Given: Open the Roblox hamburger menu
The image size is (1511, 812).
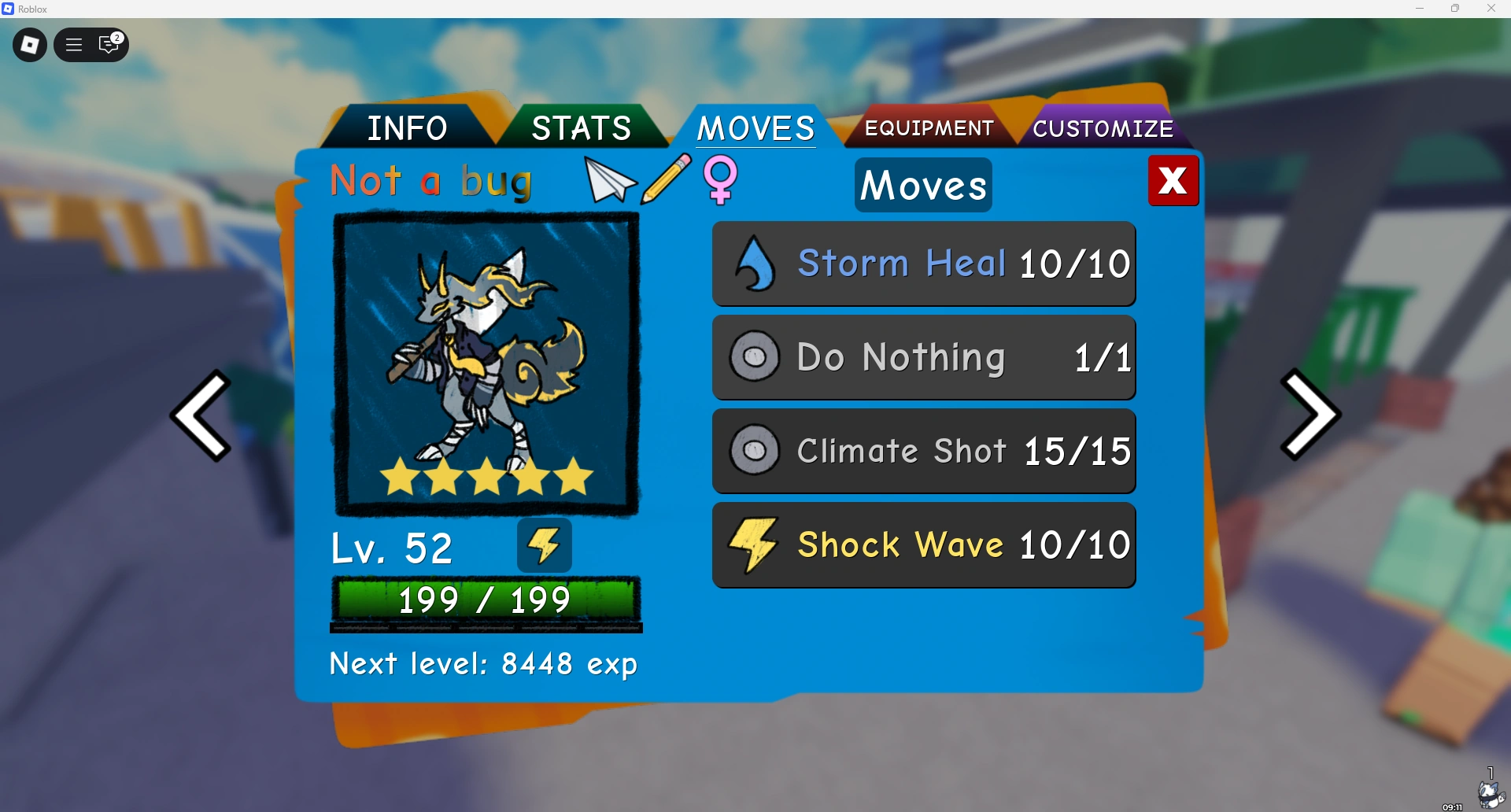Looking at the screenshot, I should 72,45.
